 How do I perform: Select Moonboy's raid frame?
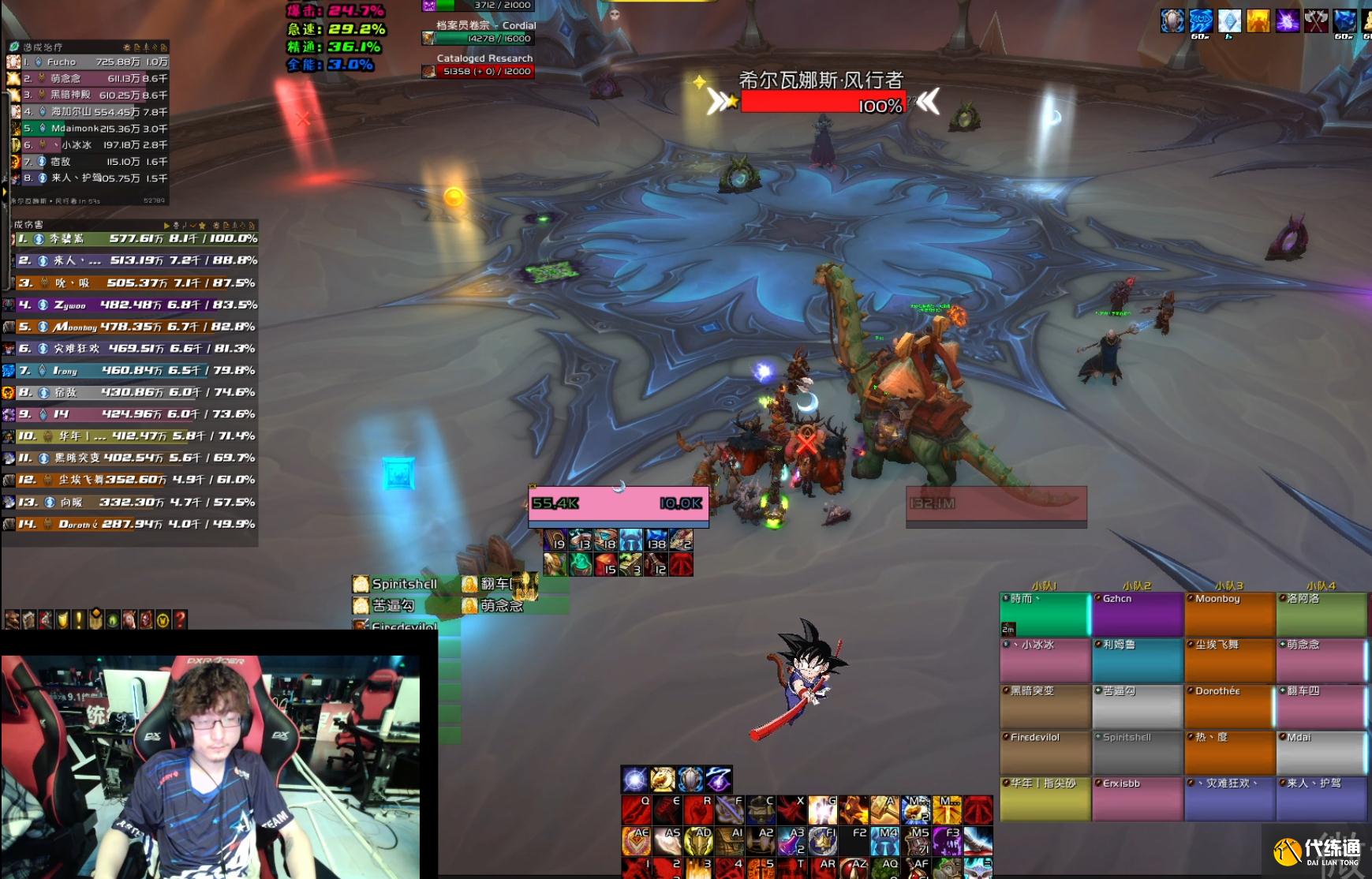[1229, 614]
